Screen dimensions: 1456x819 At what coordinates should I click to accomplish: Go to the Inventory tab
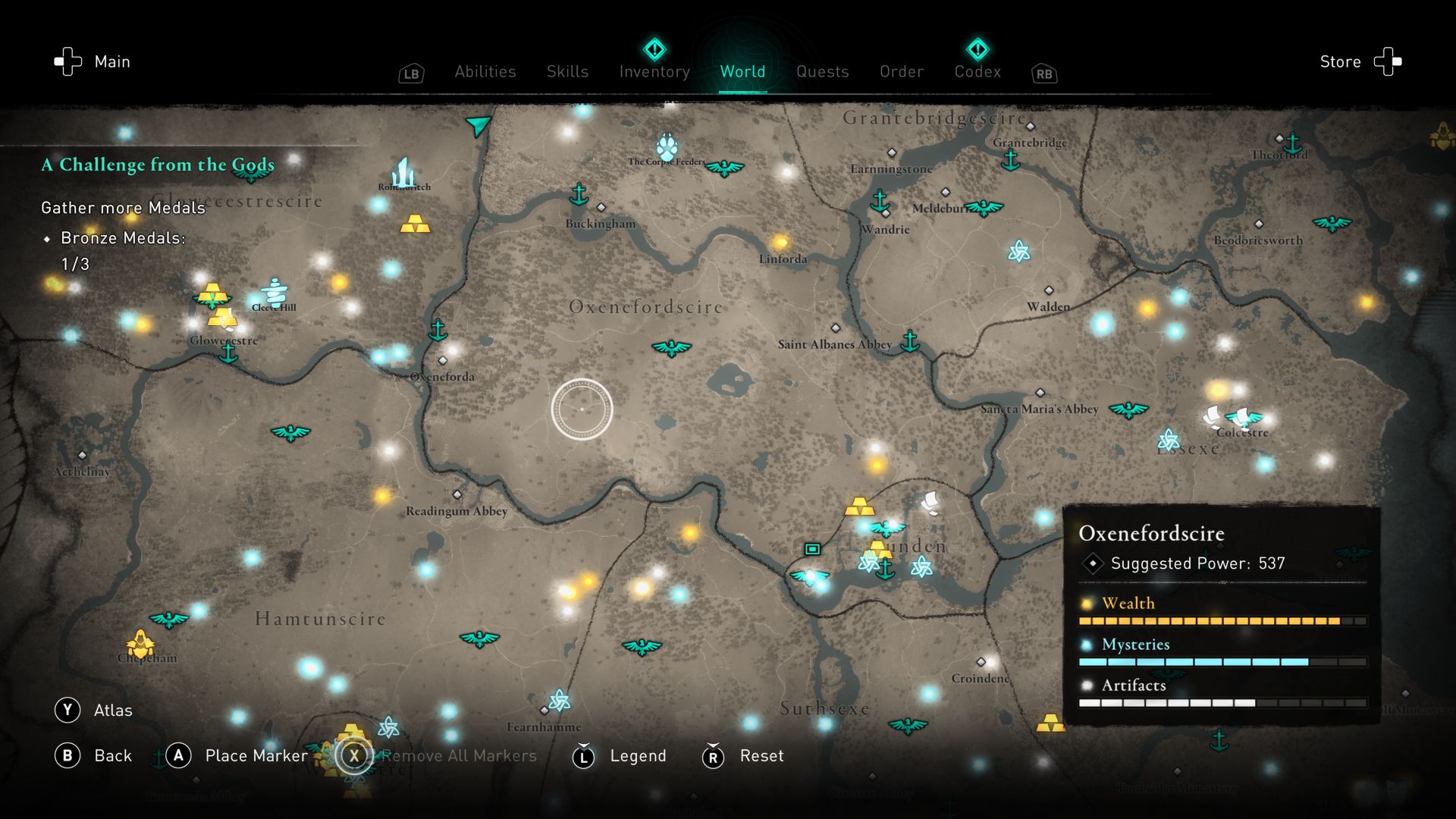(x=654, y=72)
